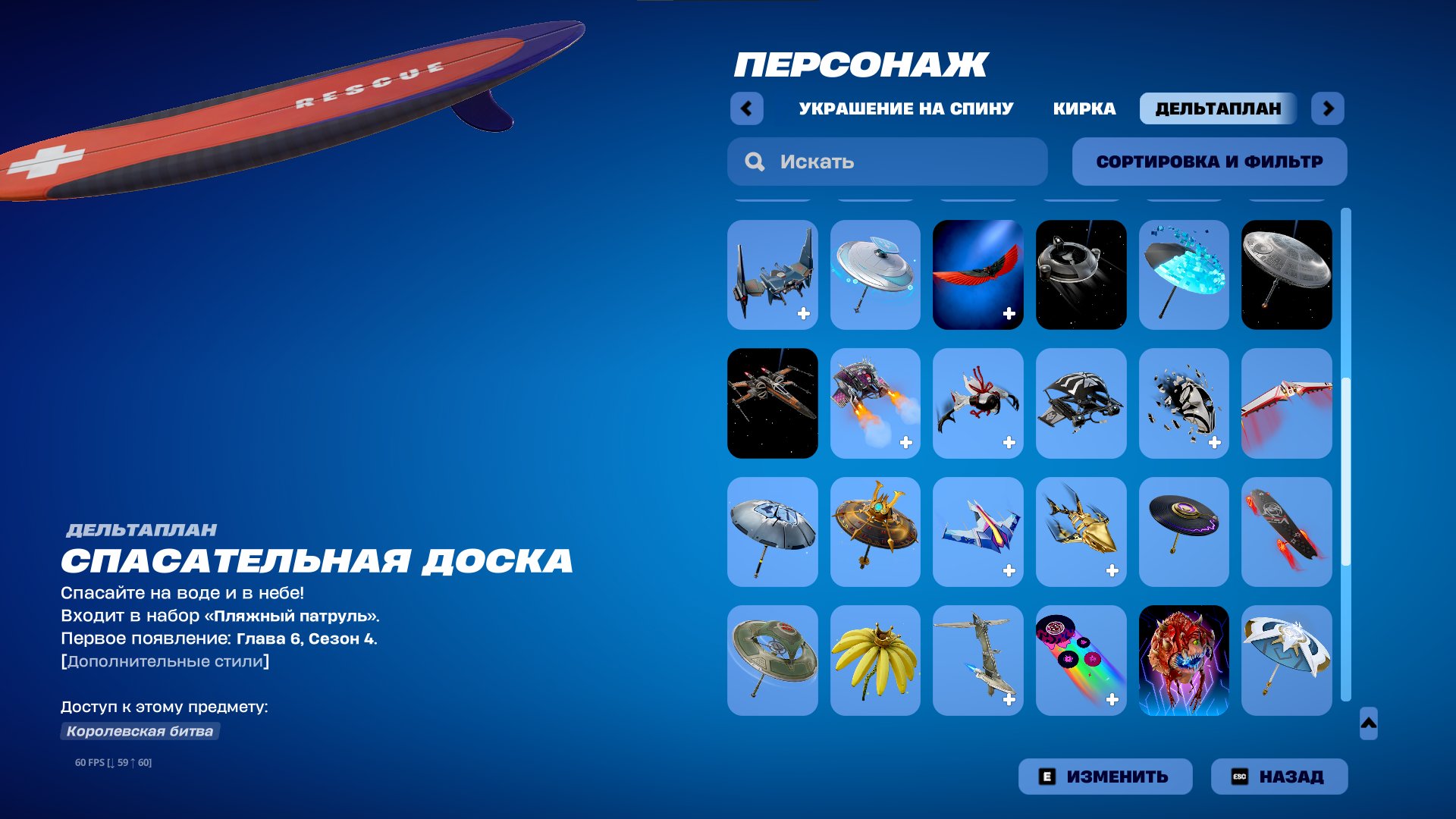The width and height of the screenshot is (1456, 819).
Task: Select the silver flying saucer glider
Action: pos(875,275)
